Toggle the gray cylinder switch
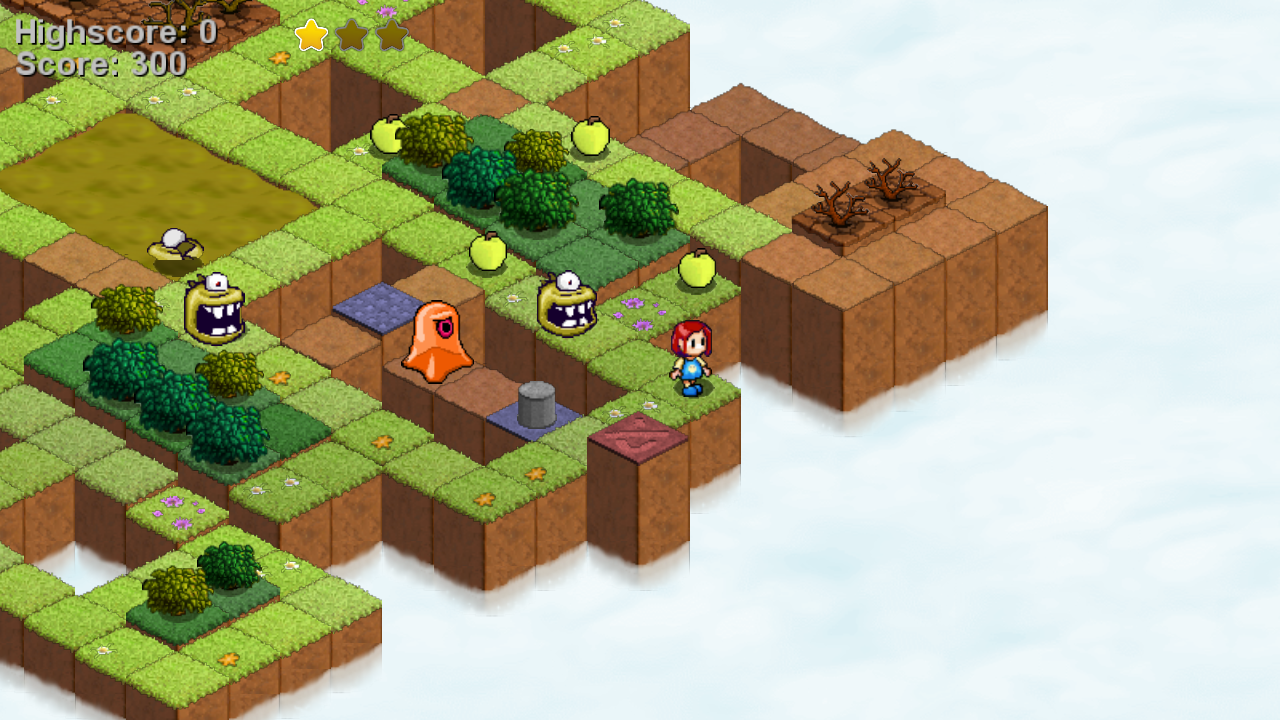Viewport: 1280px width, 720px height. [538, 402]
